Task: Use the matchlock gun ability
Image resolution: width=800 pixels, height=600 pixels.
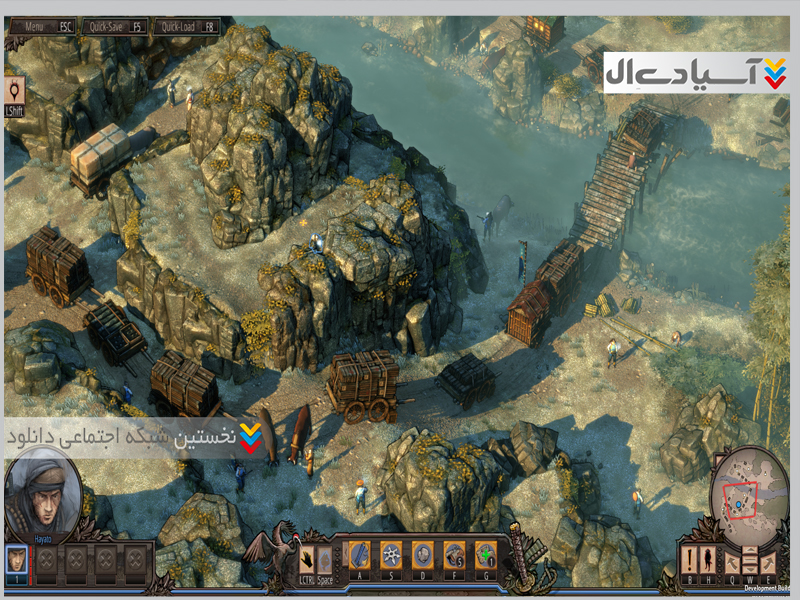Action: [x=454, y=555]
